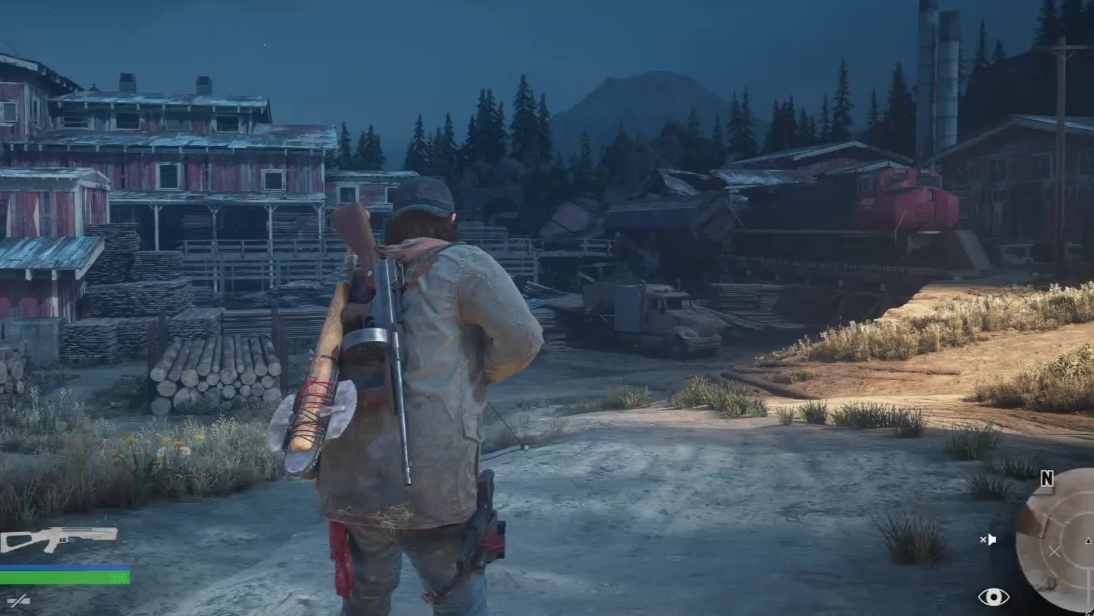Click the north N compass marker
This screenshot has height=616, width=1094.
pyautogui.click(x=1046, y=479)
